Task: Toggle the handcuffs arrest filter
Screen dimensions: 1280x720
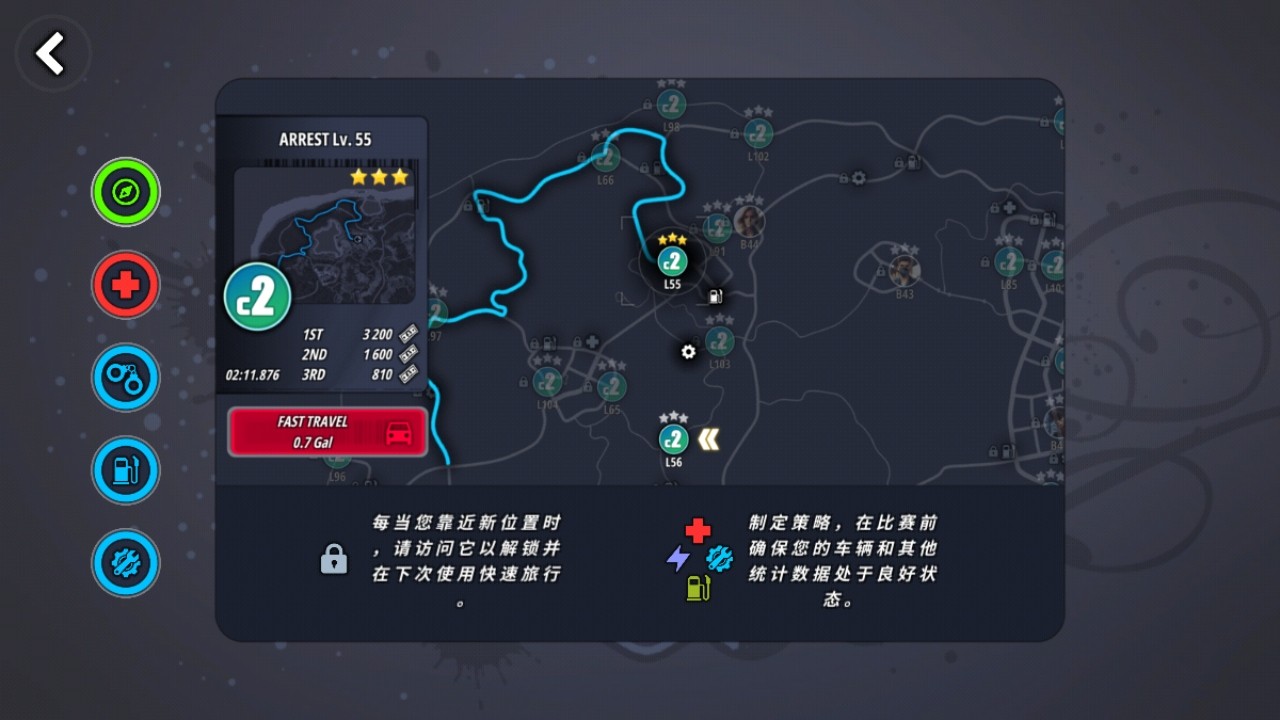Action: pos(126,378)
